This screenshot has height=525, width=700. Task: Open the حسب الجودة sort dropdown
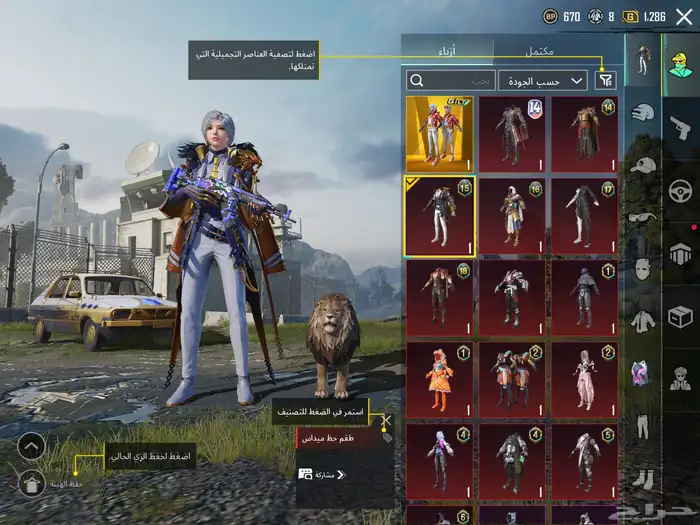coord(543,80)
